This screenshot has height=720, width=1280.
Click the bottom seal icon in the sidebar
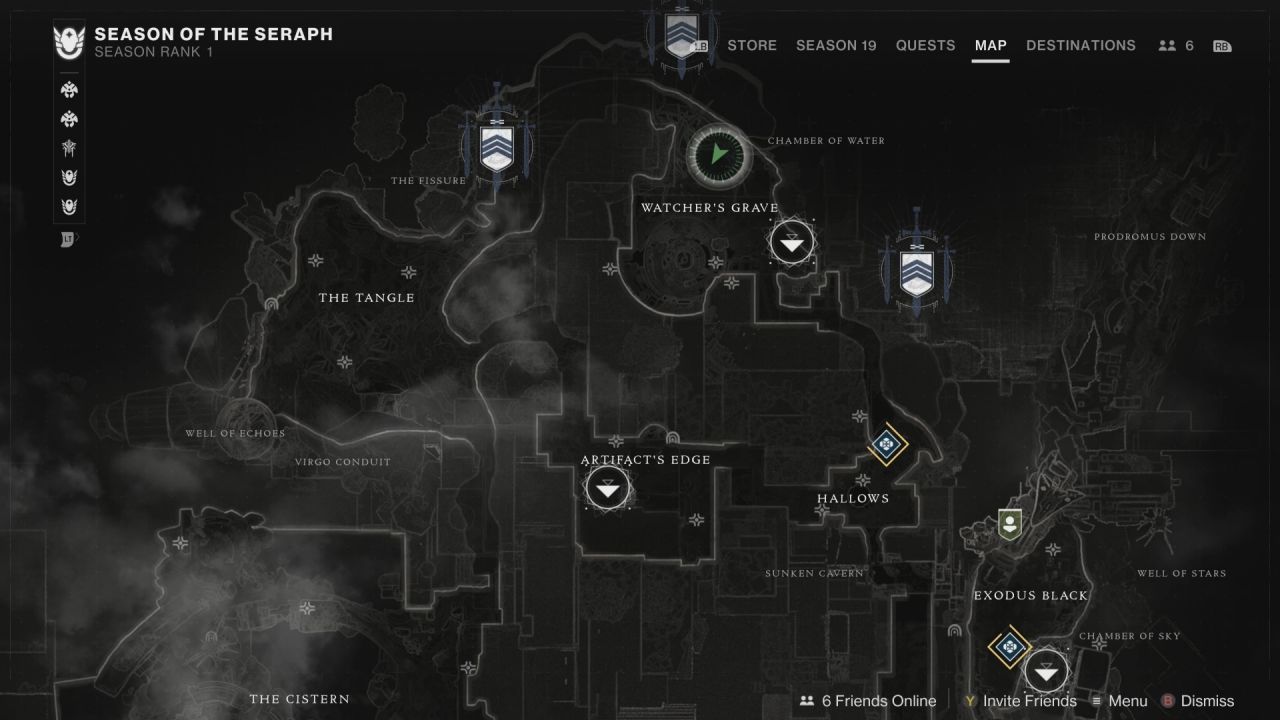(69, 238)
